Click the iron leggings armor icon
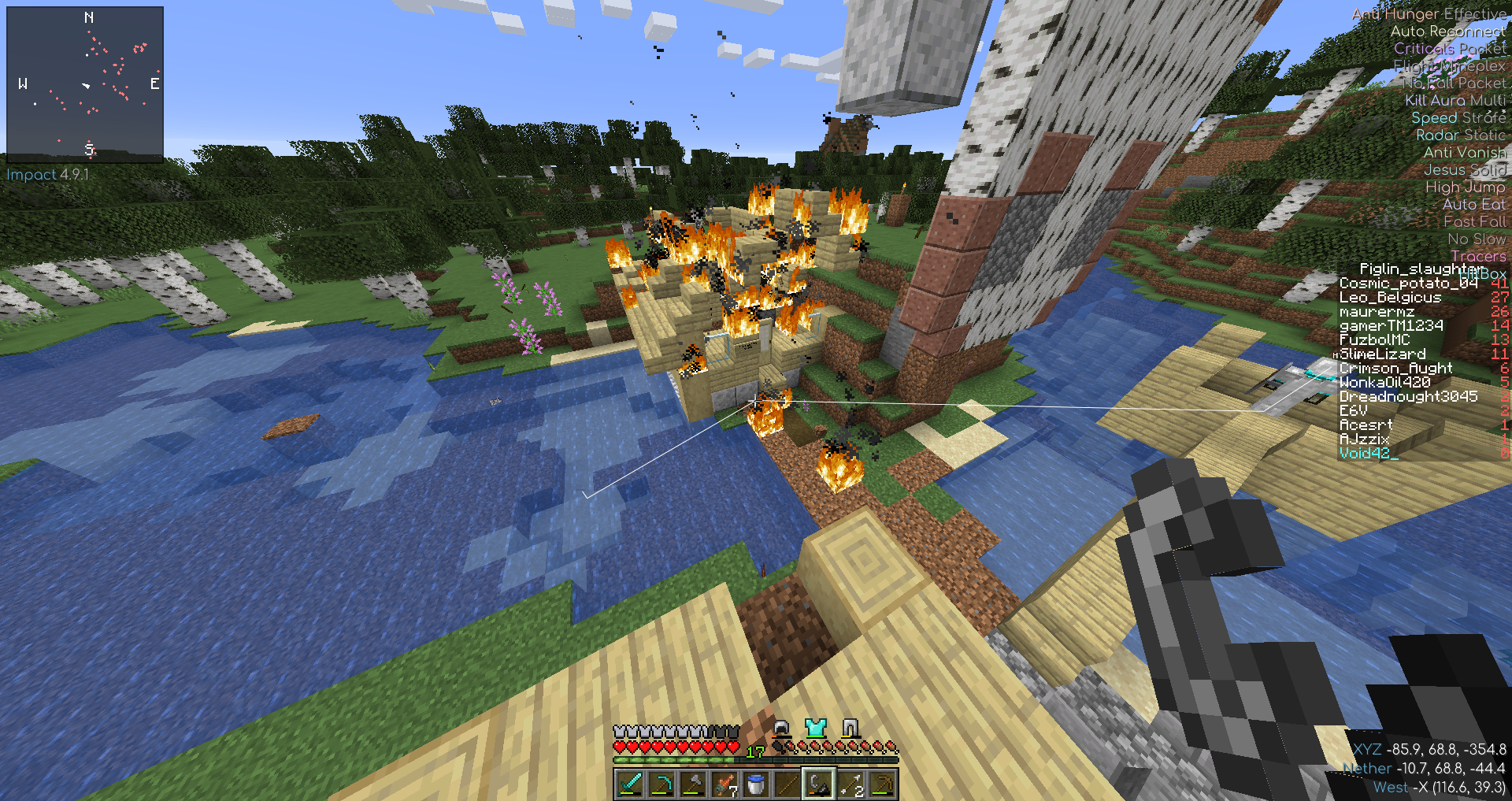1512x801 pixels. click(850, 728)
